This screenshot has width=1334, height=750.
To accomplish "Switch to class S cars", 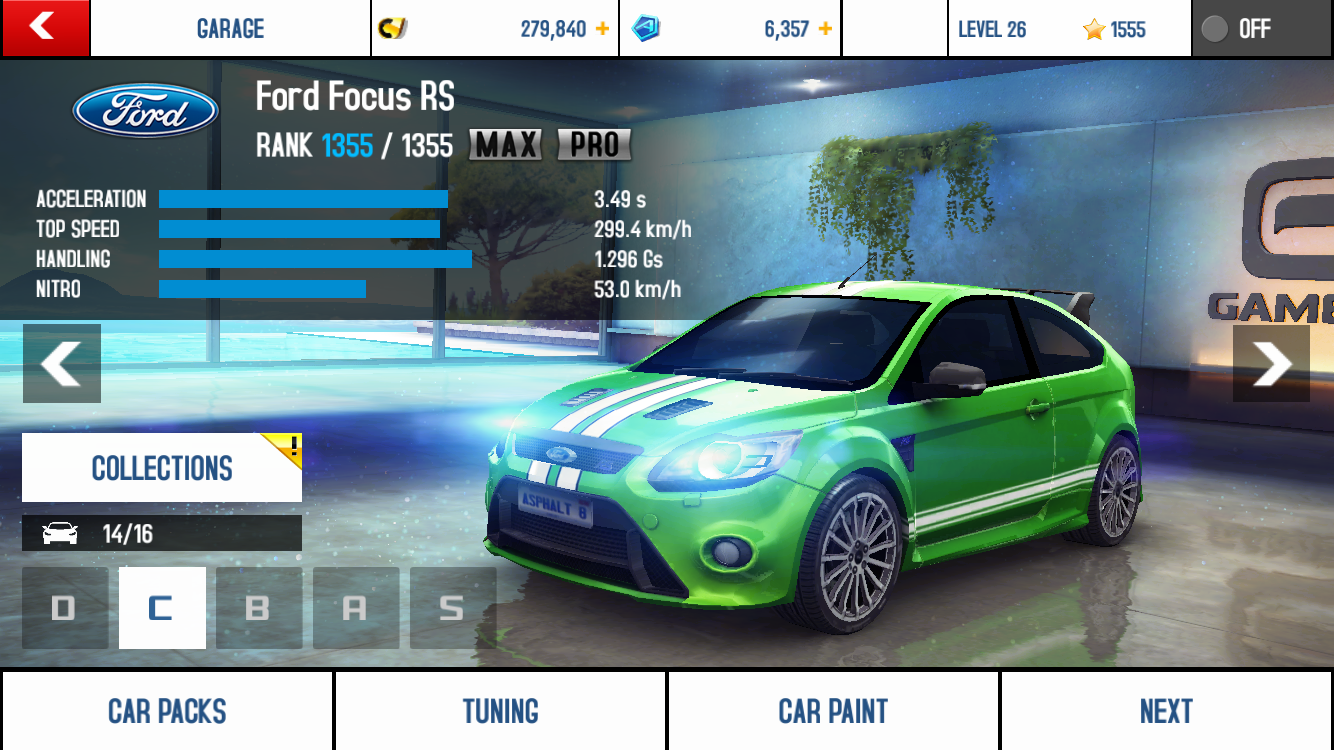I will pyautogui.click(x=452, y=608).
